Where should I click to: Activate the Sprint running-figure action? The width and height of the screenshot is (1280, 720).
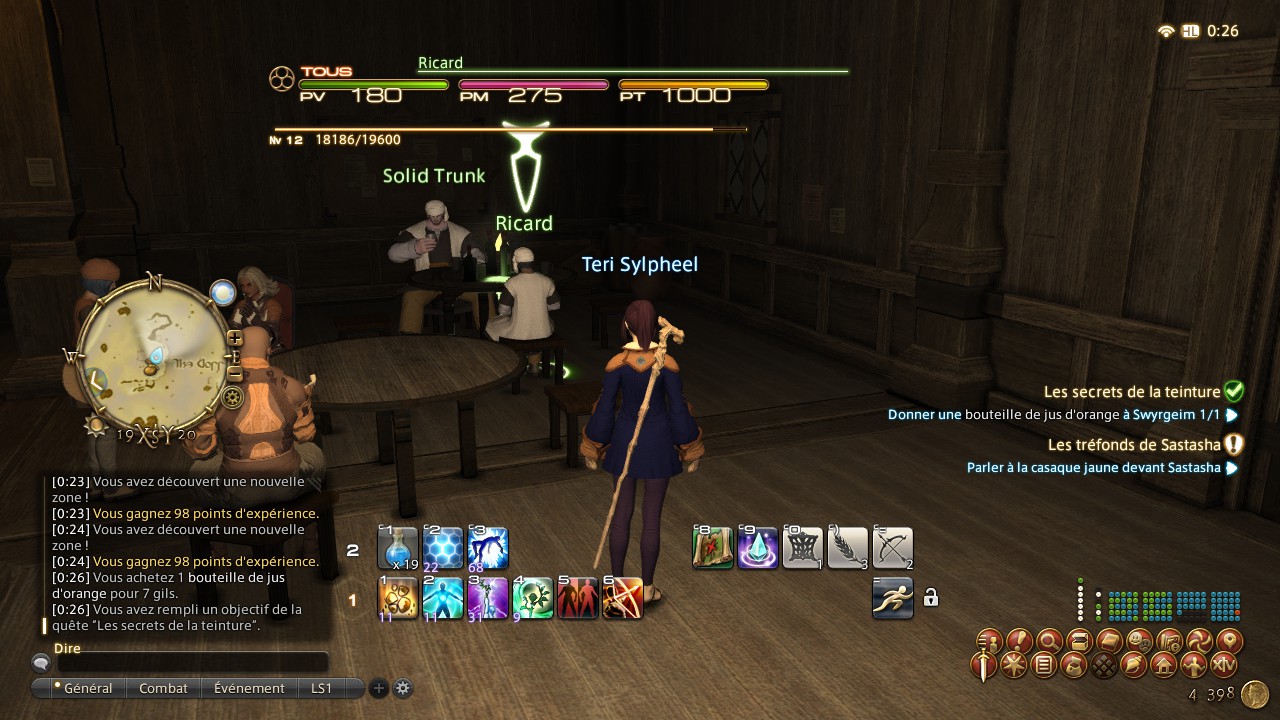tap(892, 598)
